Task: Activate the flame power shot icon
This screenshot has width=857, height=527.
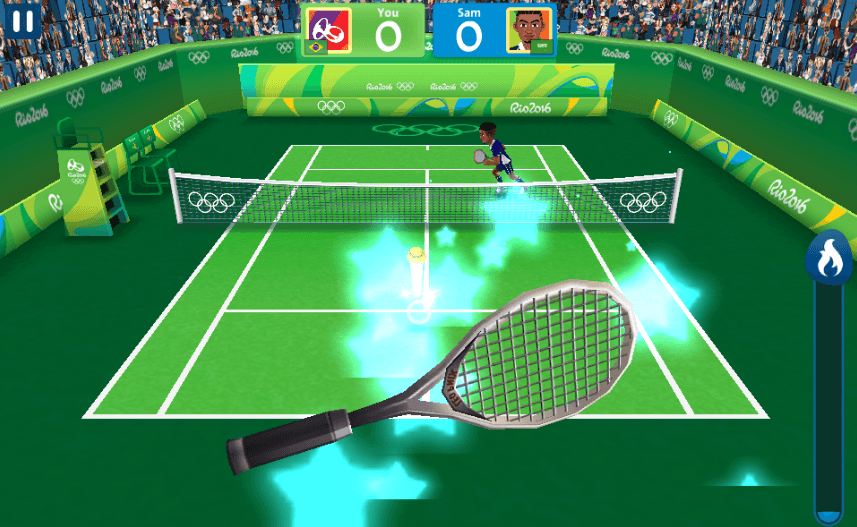Action: [828, 260]
